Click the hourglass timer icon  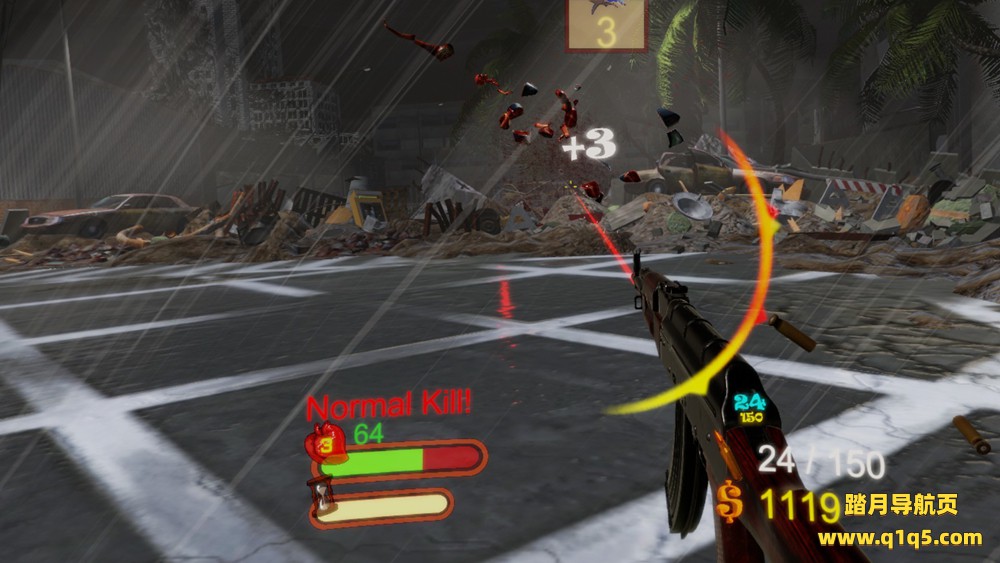[324, 497]
